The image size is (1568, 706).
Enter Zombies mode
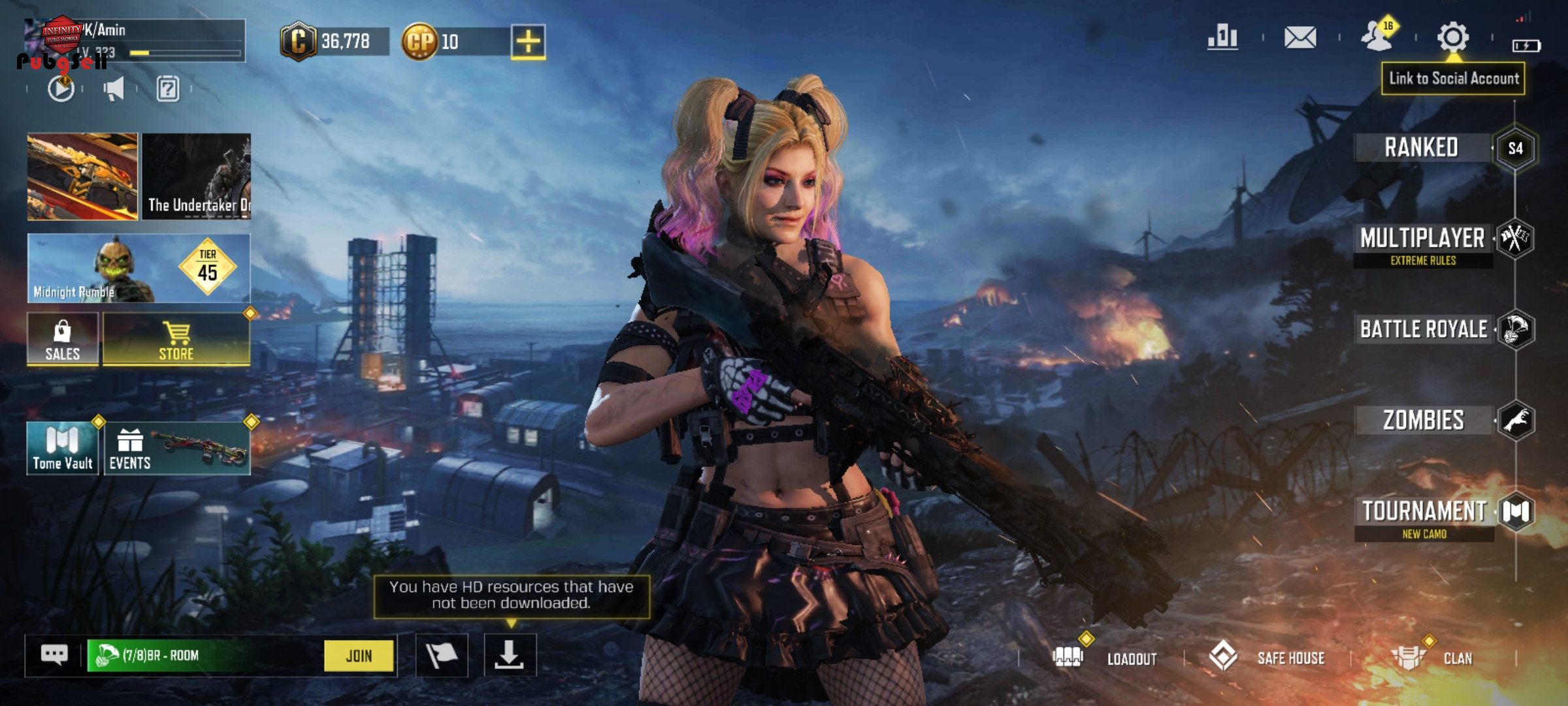tap(1424, 420)
